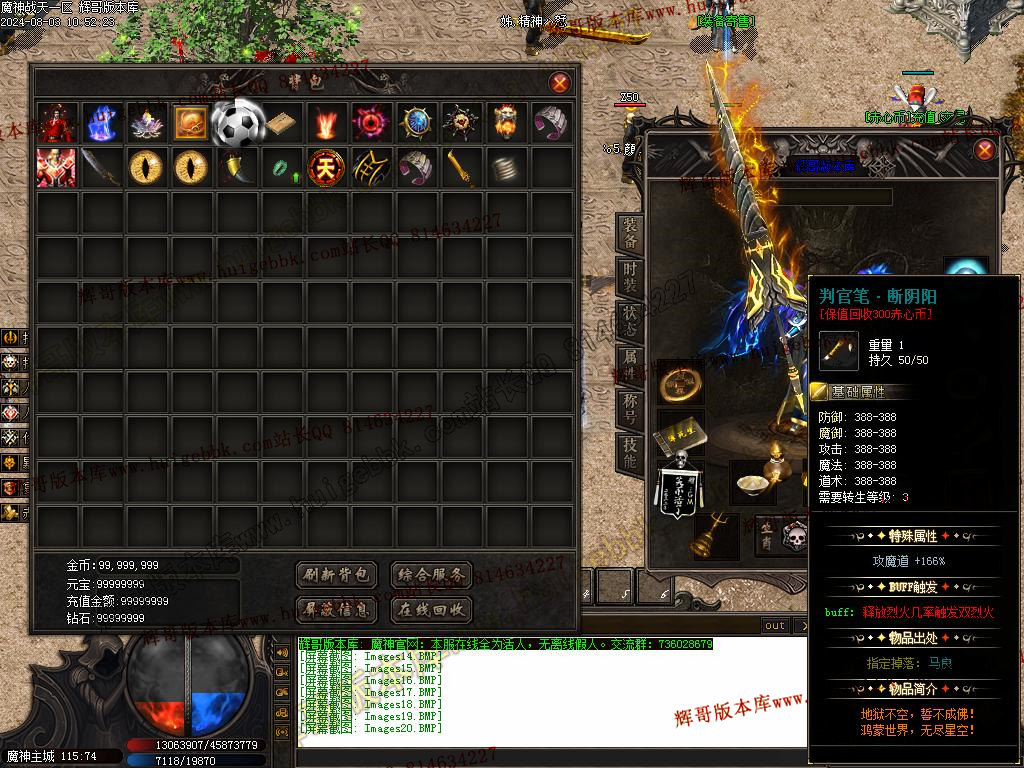Close the character equipment panel
1024x768 pixels.
click(985, 150)
